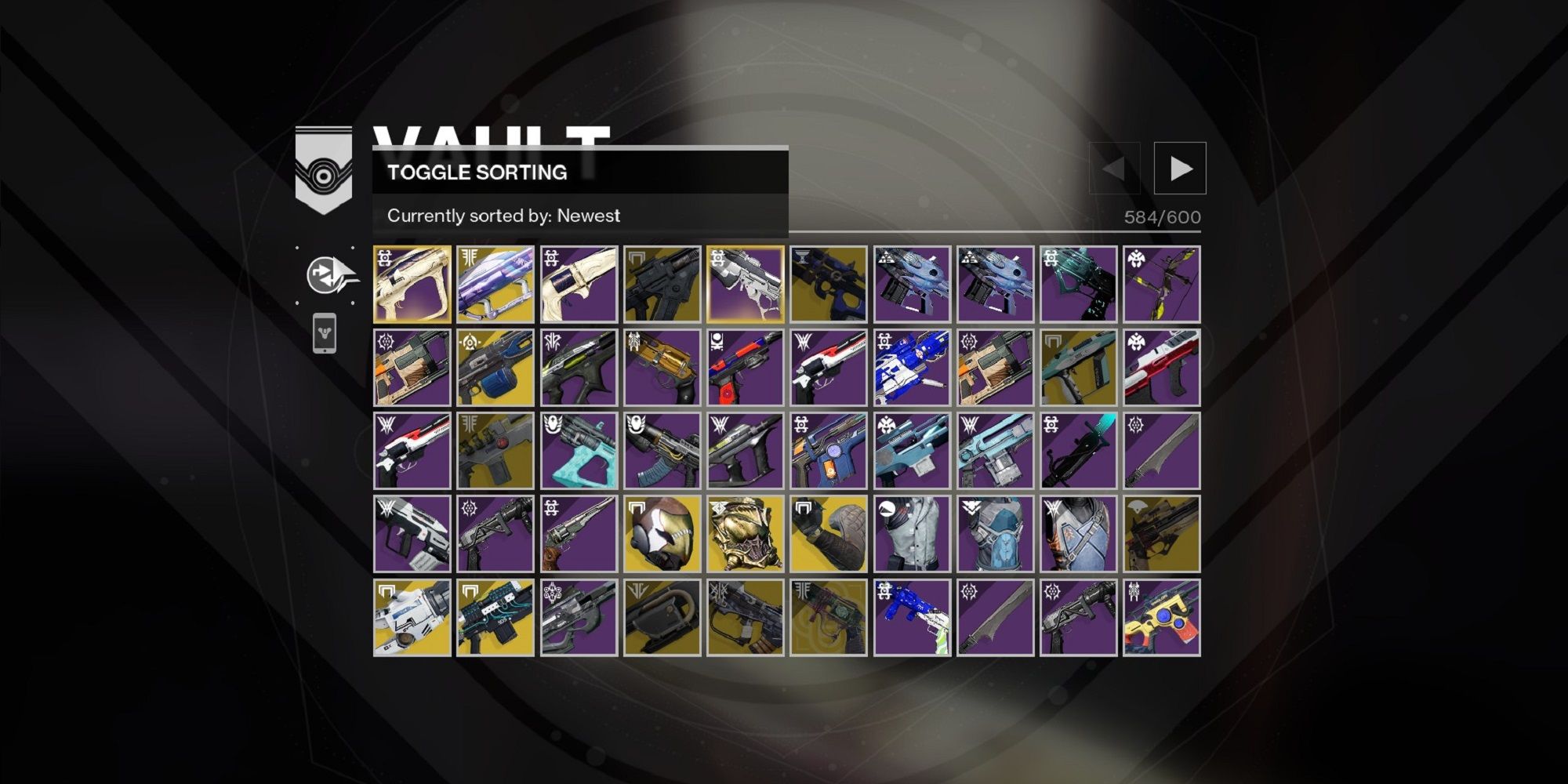Select the bow with yellow limbs

coord(1161,285)
